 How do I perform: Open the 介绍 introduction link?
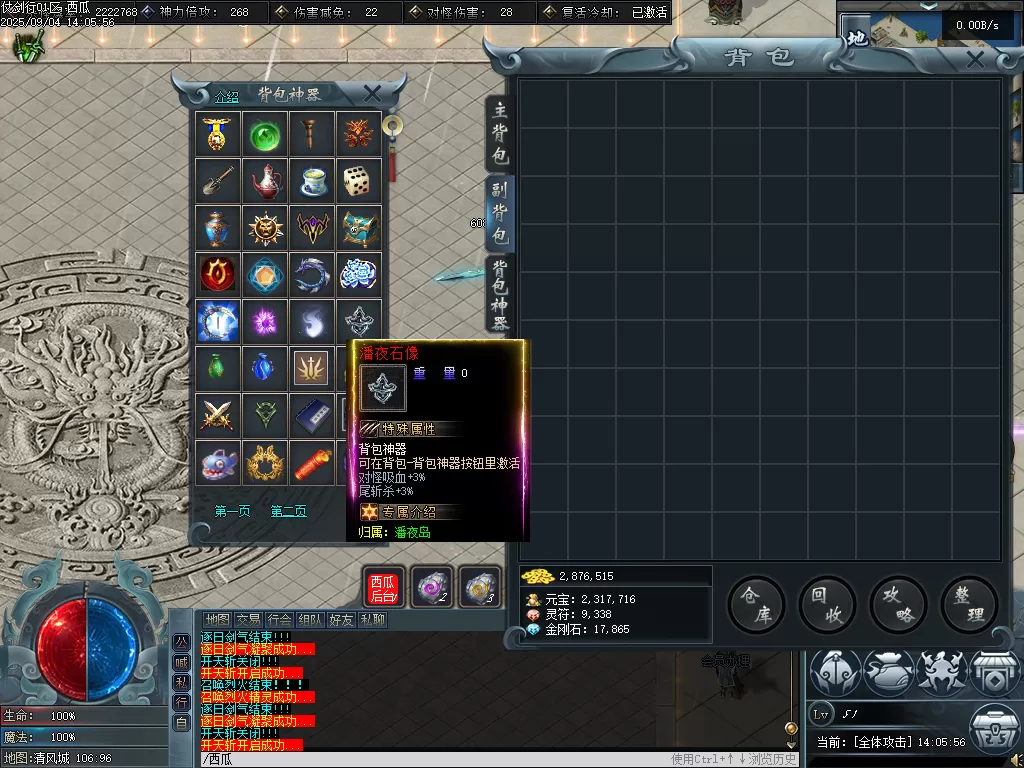[227, 97]
